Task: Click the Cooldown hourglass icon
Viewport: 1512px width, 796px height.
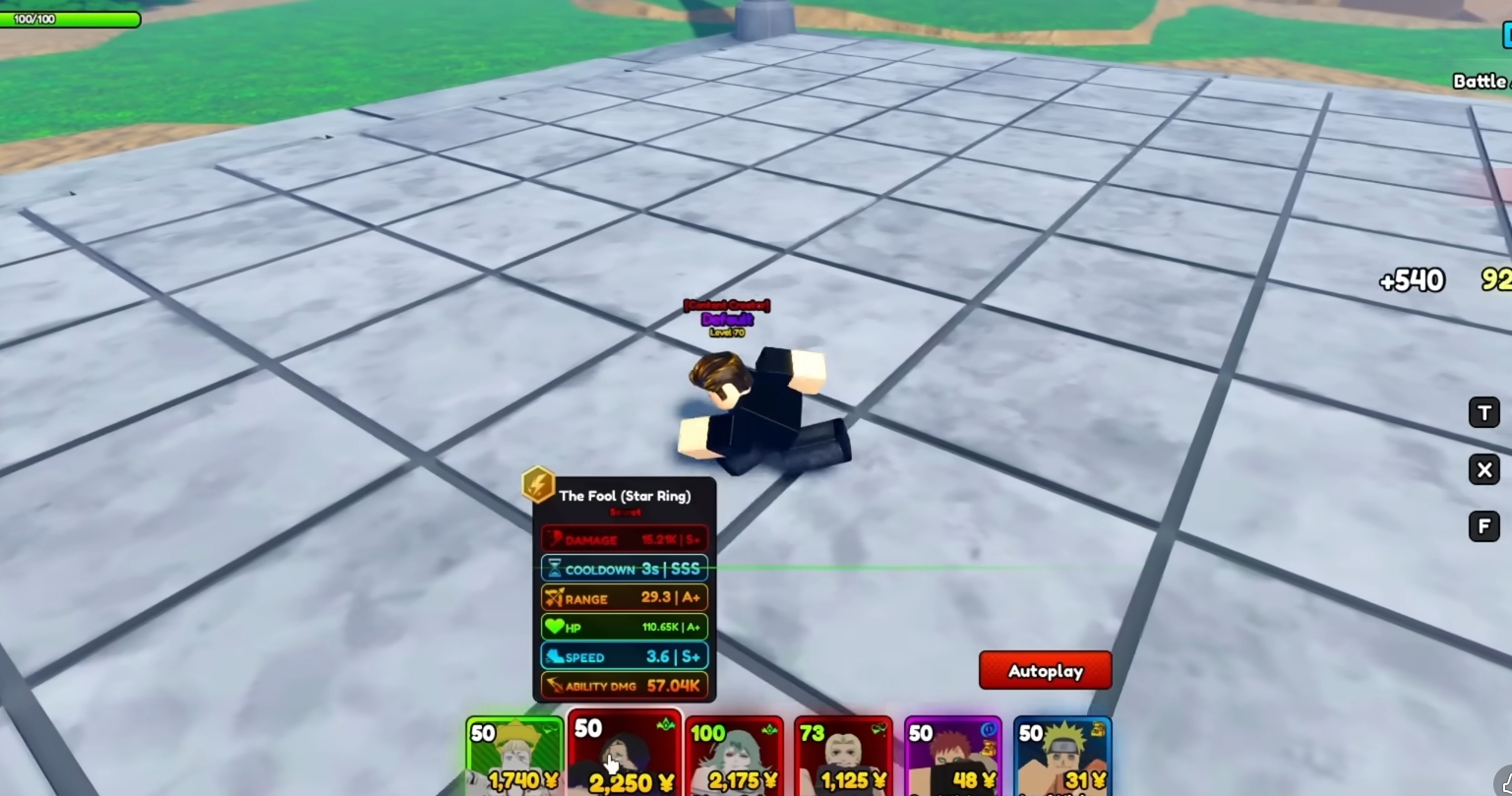Action: [556, 569]
